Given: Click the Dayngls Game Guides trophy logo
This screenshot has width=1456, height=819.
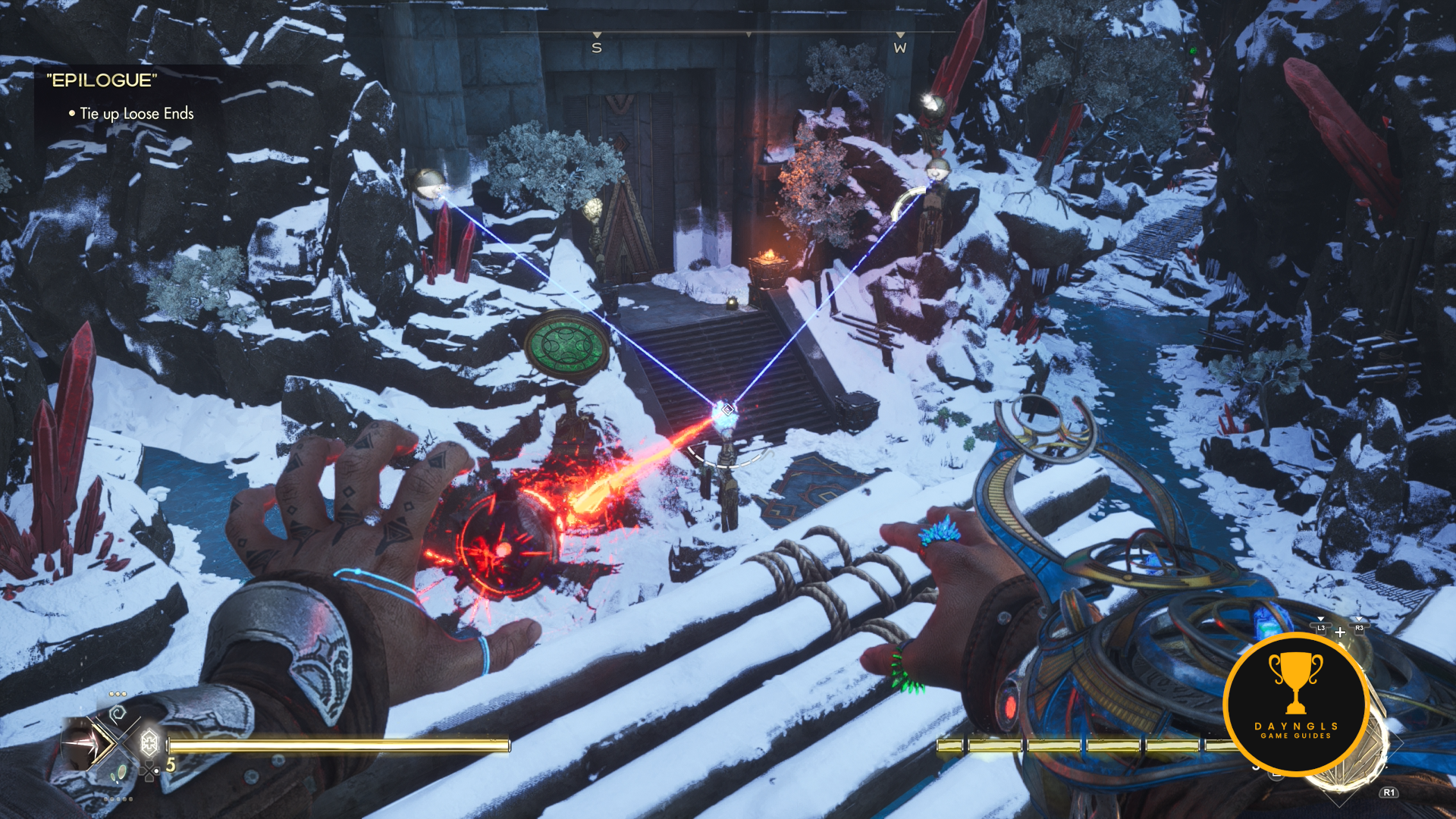Looking at the screenshot, I should click(1296, 704).
